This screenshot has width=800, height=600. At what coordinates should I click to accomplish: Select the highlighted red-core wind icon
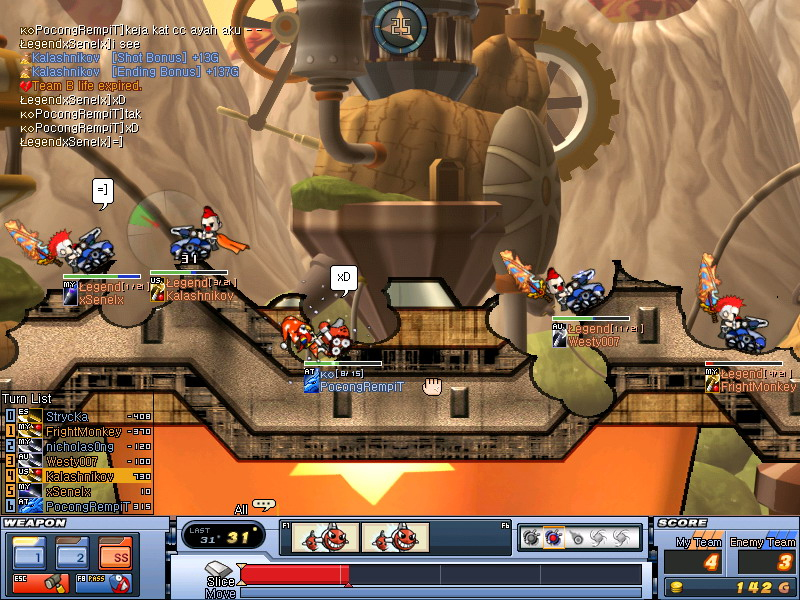553,538
